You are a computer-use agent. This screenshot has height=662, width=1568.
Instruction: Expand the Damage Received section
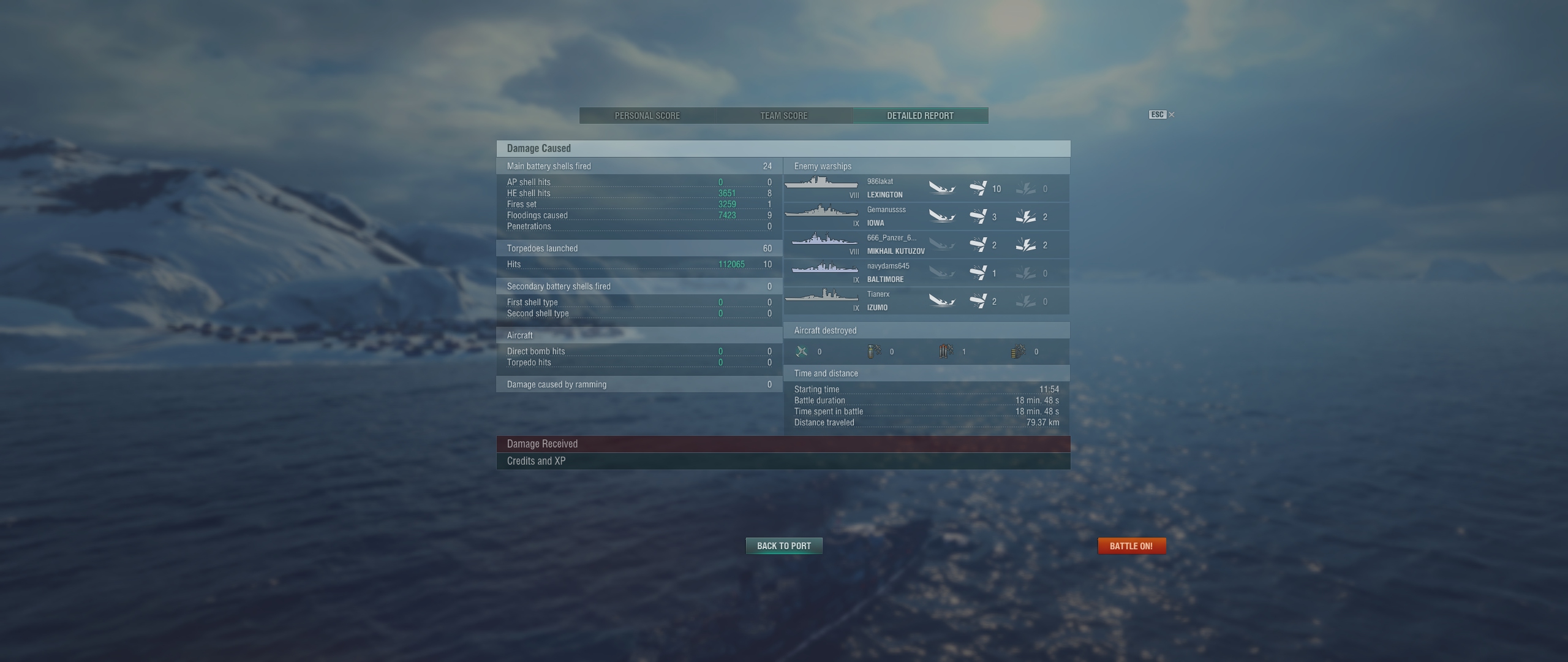click(x=783, y=444)
